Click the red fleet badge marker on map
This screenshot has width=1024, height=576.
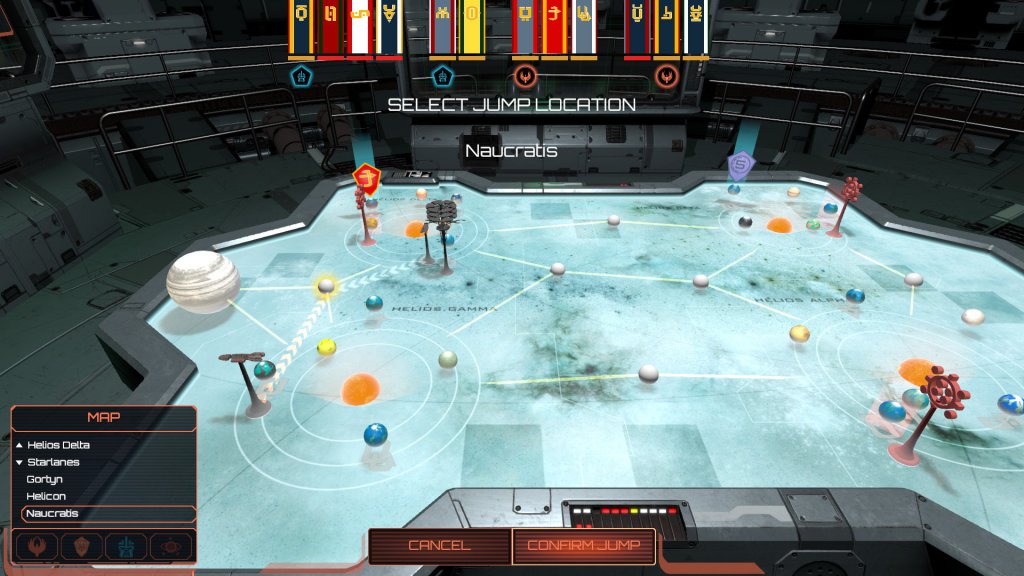[x=368, y=178]
